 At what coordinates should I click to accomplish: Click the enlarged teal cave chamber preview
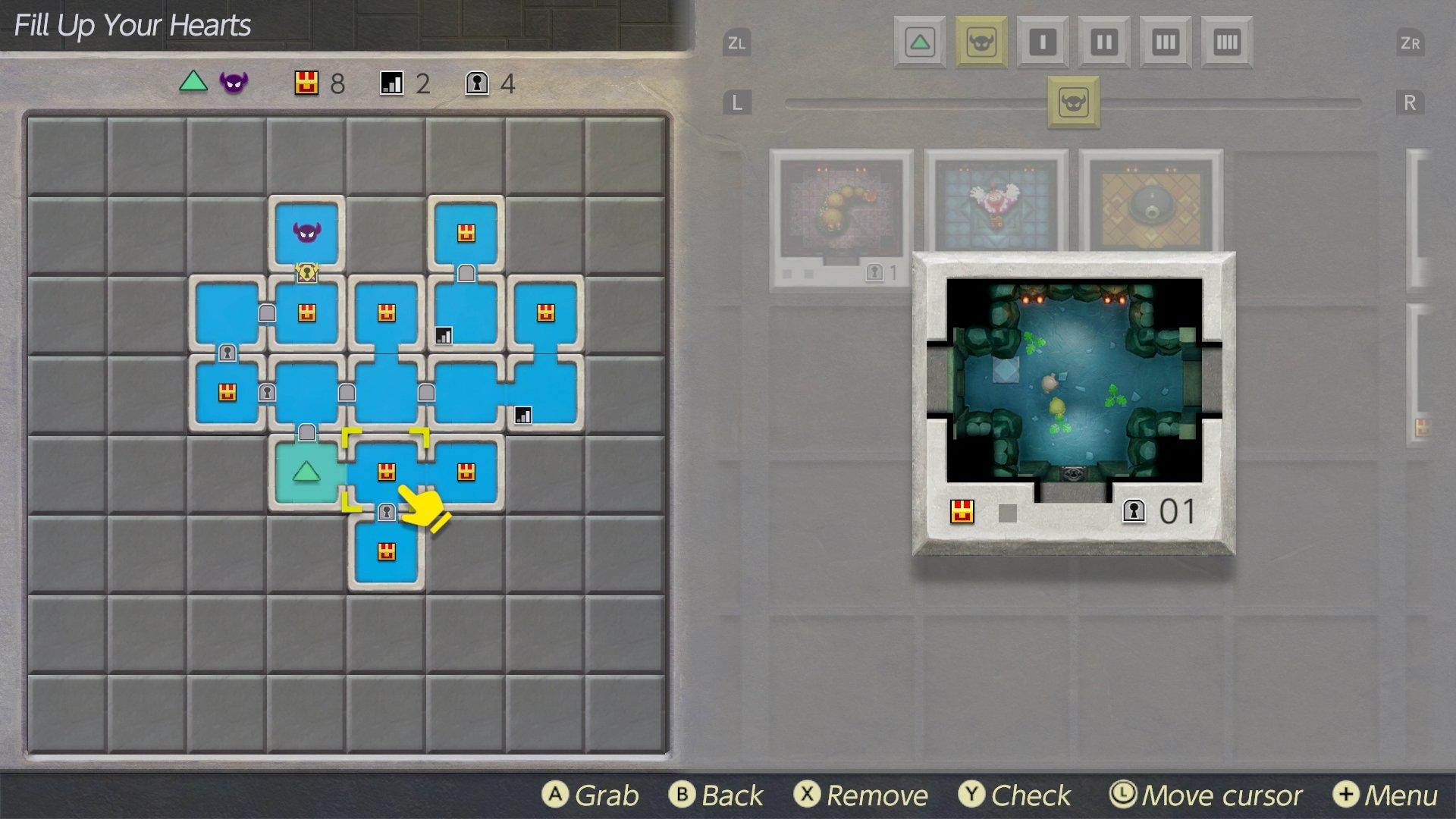pos(1074,381)
